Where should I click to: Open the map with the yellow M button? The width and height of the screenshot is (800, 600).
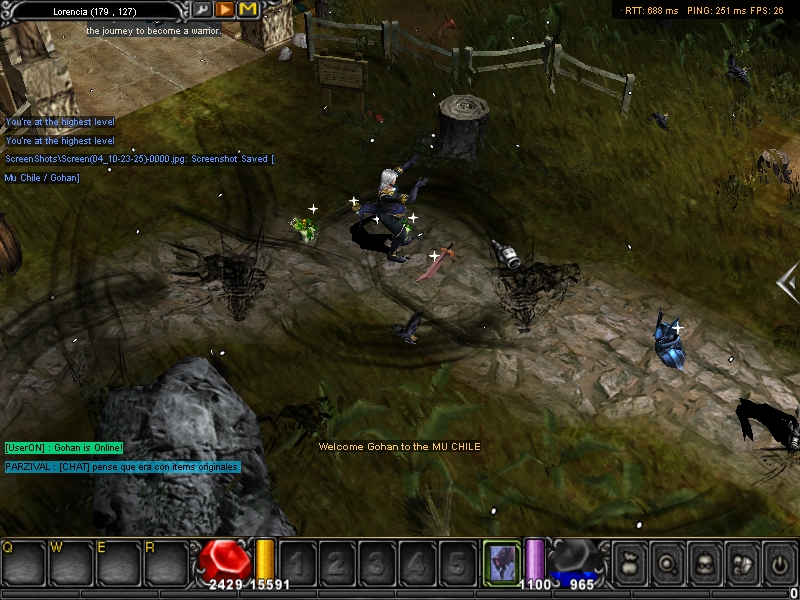click(248, 9)
